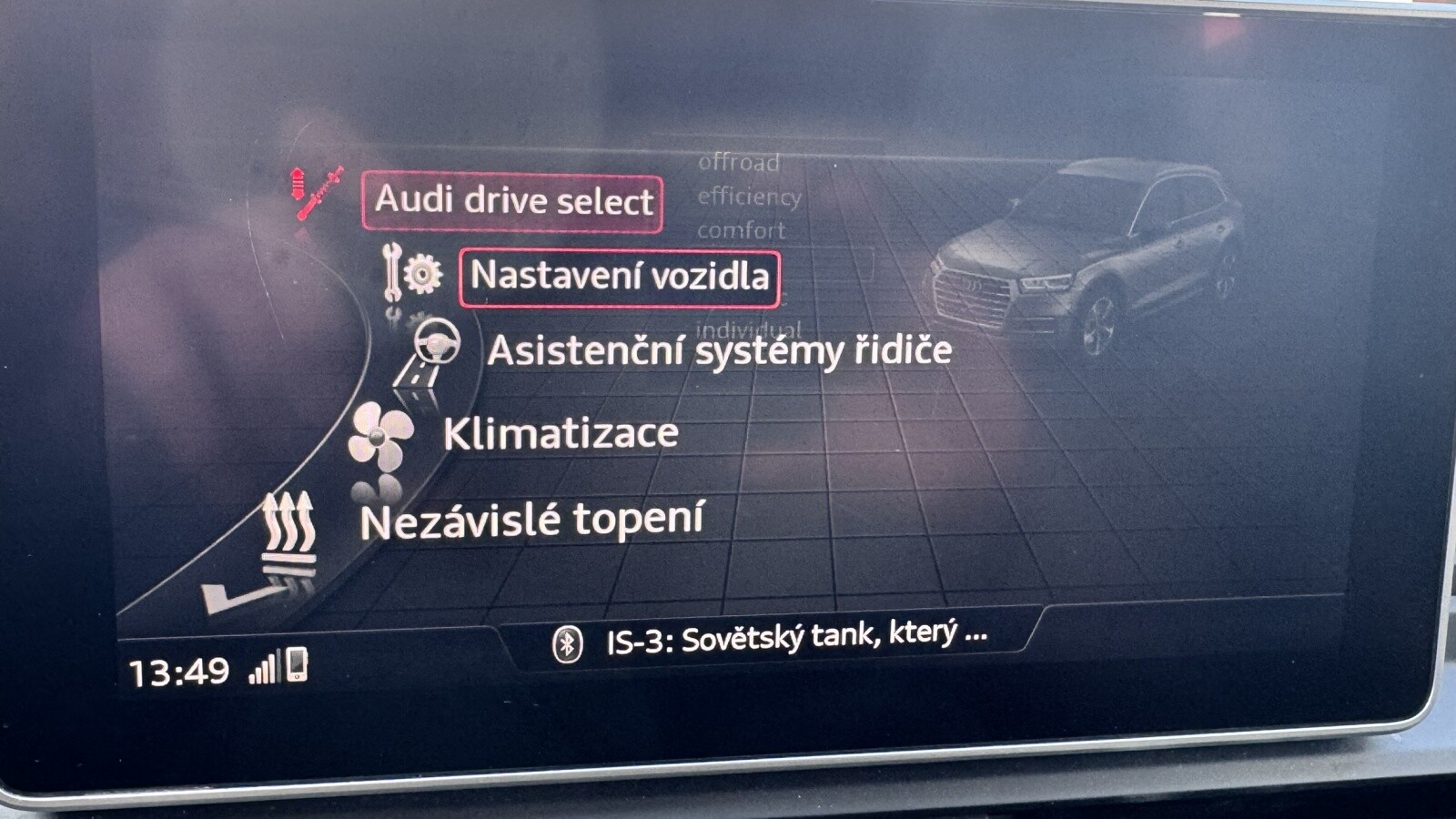
Task: Open Nezávislé topení settings
Action: pyautogui.click(x=532, y=521)
